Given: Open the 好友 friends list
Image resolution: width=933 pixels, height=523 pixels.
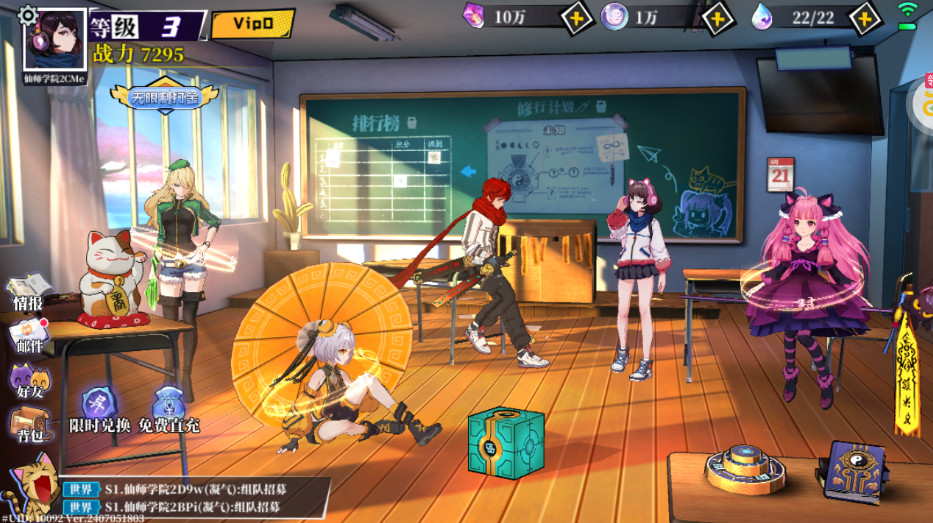Looking at the screenshot, I should (x=28, y=382).
